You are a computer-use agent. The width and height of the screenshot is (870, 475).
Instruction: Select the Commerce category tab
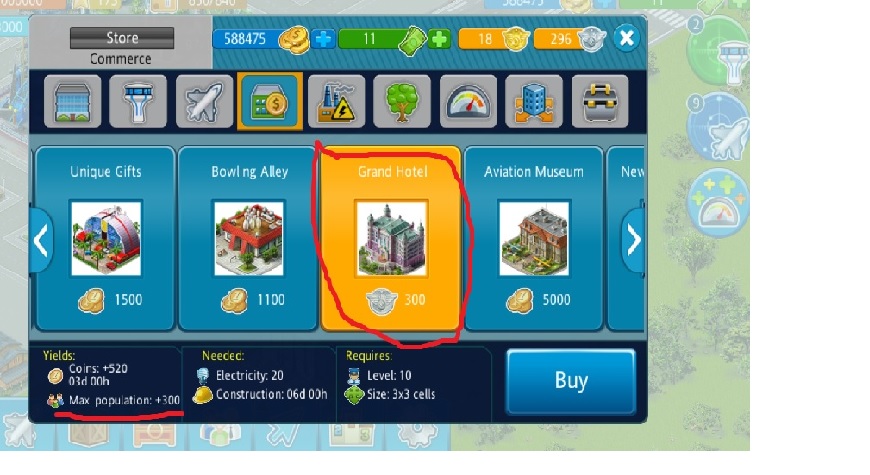pyautogui.click(x=270, y=101)
